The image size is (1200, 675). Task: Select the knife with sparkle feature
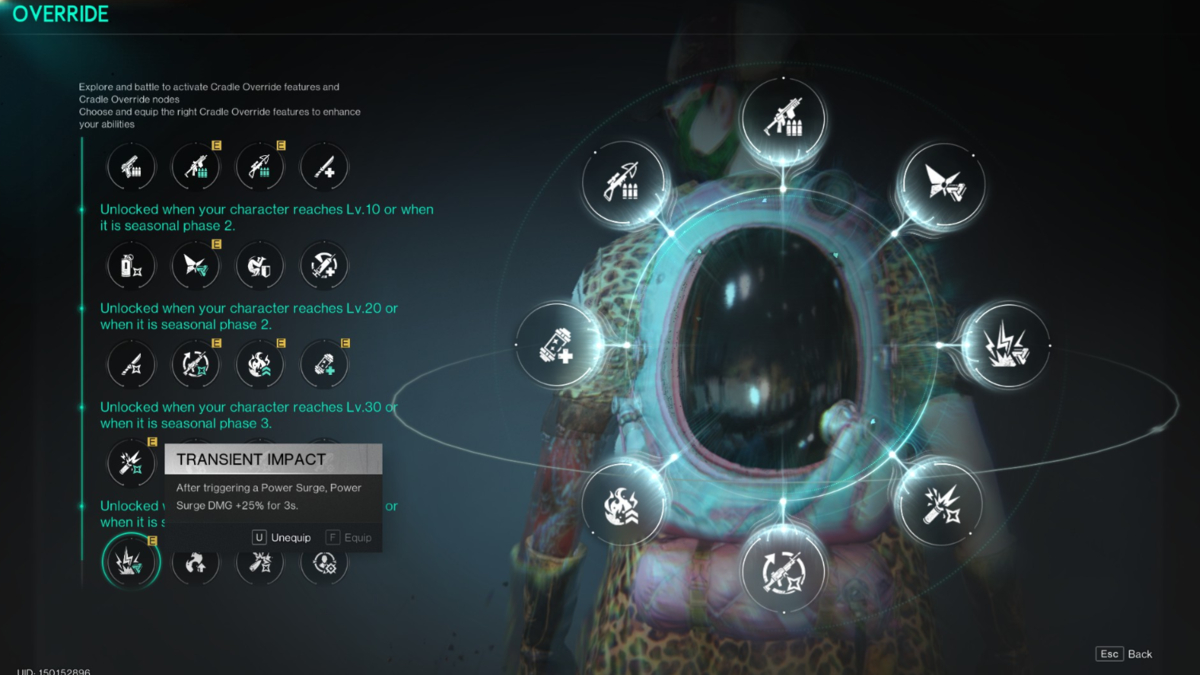point(132,365)
